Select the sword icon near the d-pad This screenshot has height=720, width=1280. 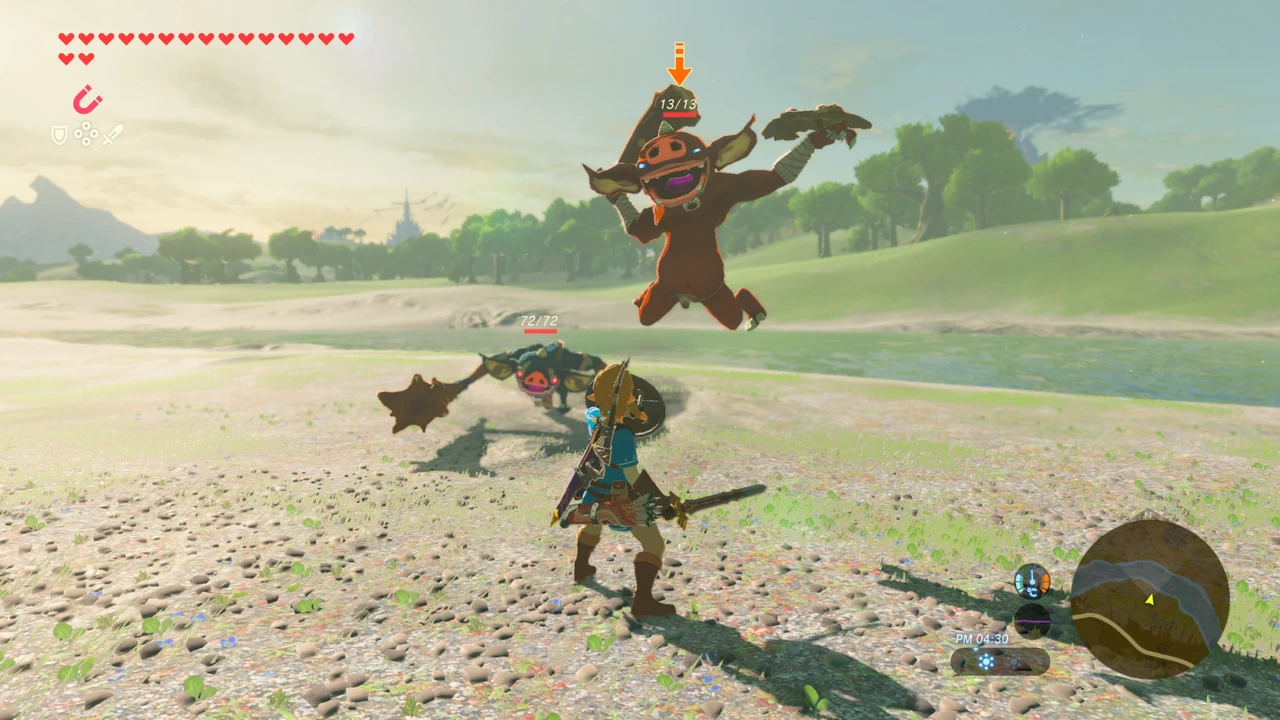point(112,134)
